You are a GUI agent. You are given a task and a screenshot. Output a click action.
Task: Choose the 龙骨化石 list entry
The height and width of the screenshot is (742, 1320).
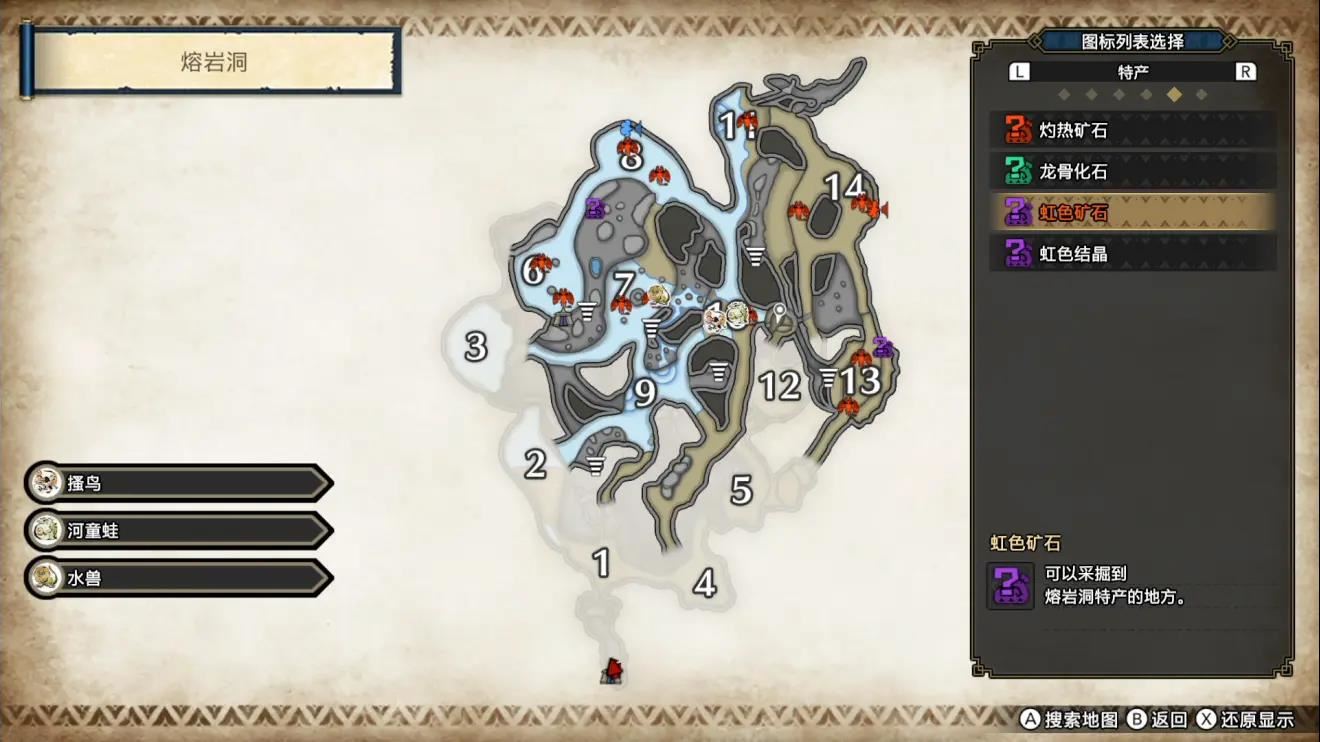1132,171
